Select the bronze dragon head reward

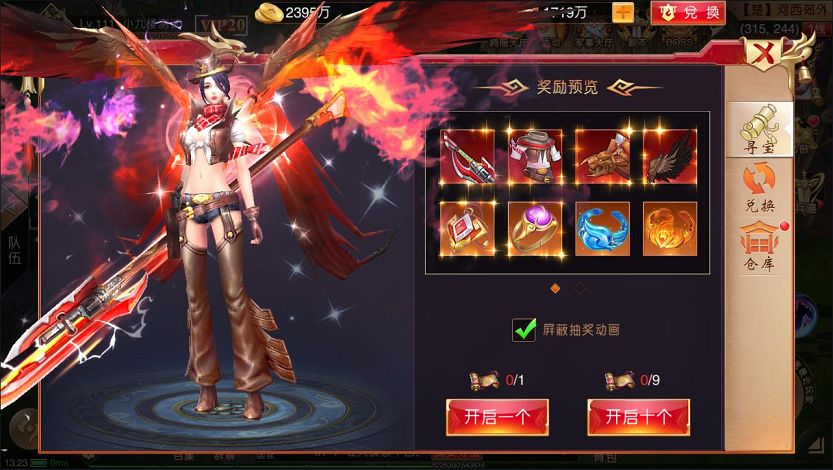(602, 156)
